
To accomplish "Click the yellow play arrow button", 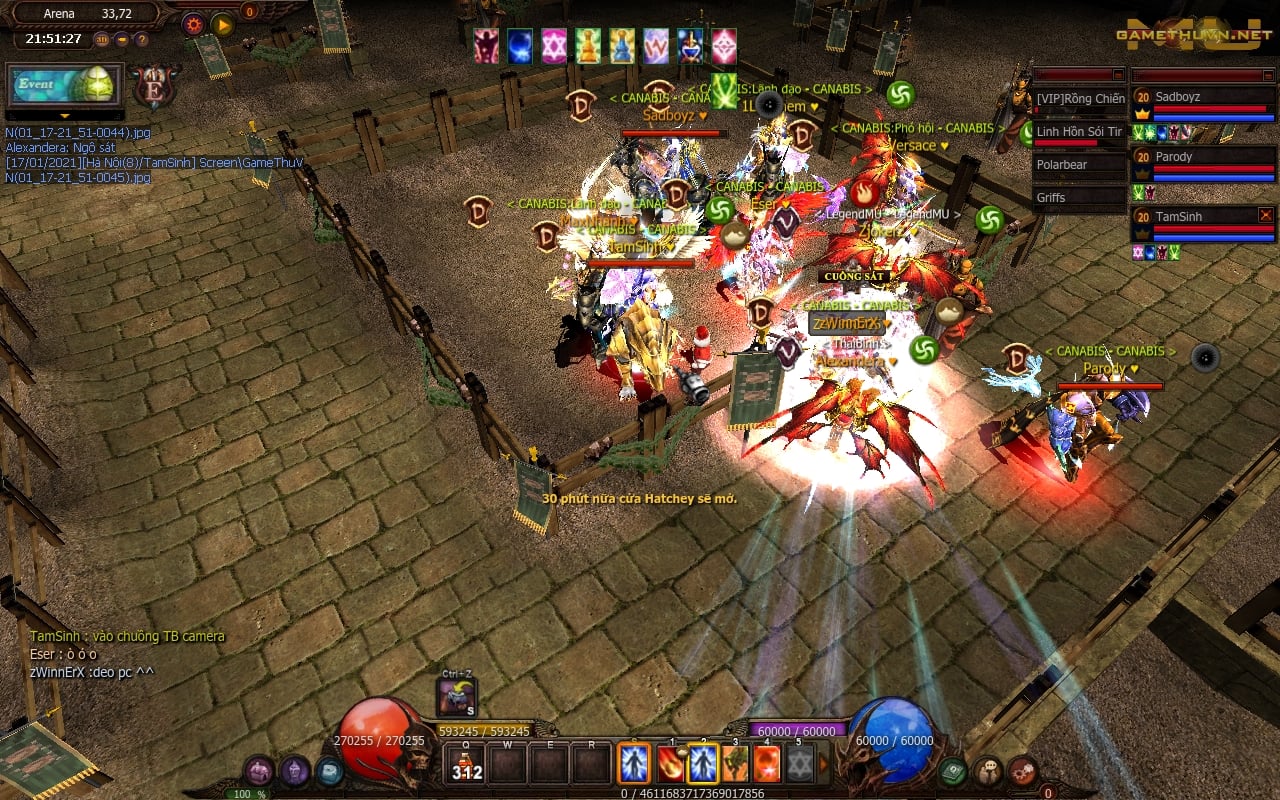I will (x=222, y=24).
